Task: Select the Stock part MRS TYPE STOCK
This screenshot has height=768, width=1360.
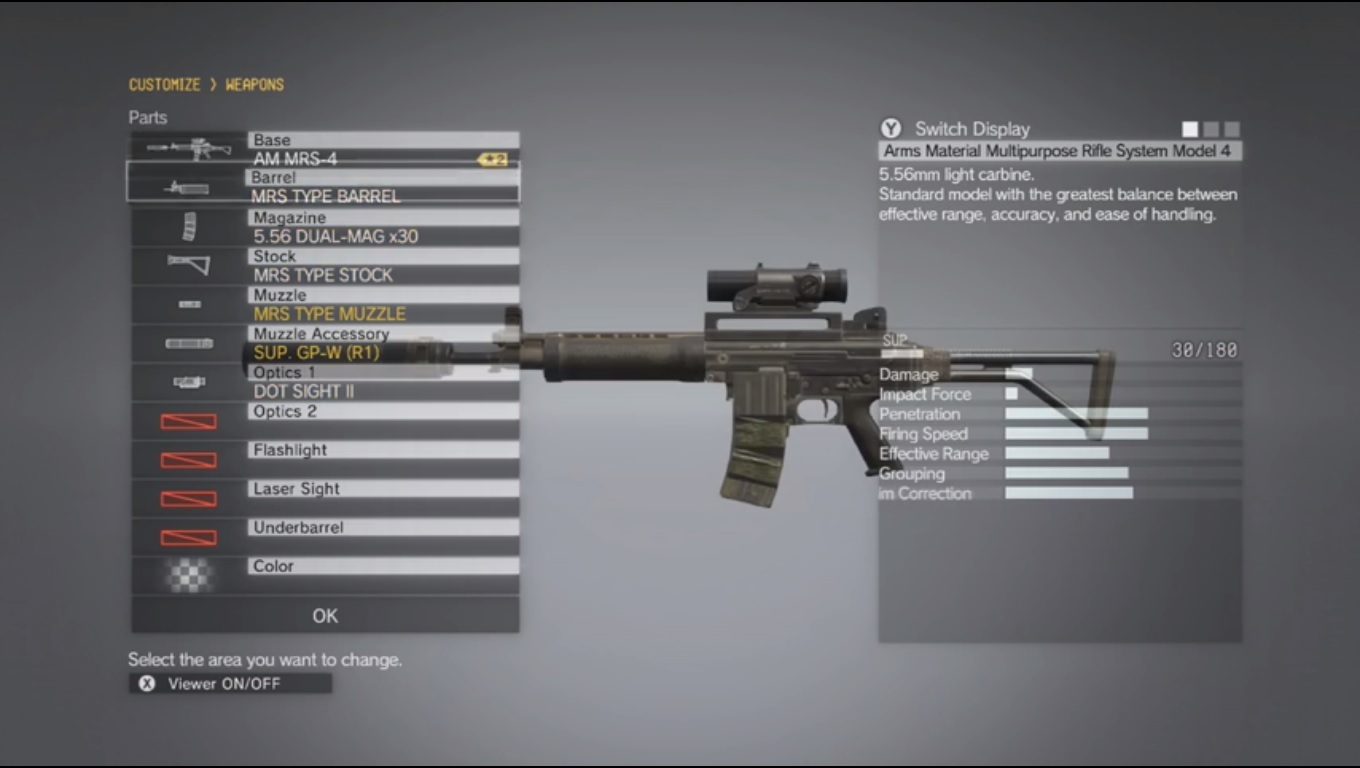Action: [384, 266]
